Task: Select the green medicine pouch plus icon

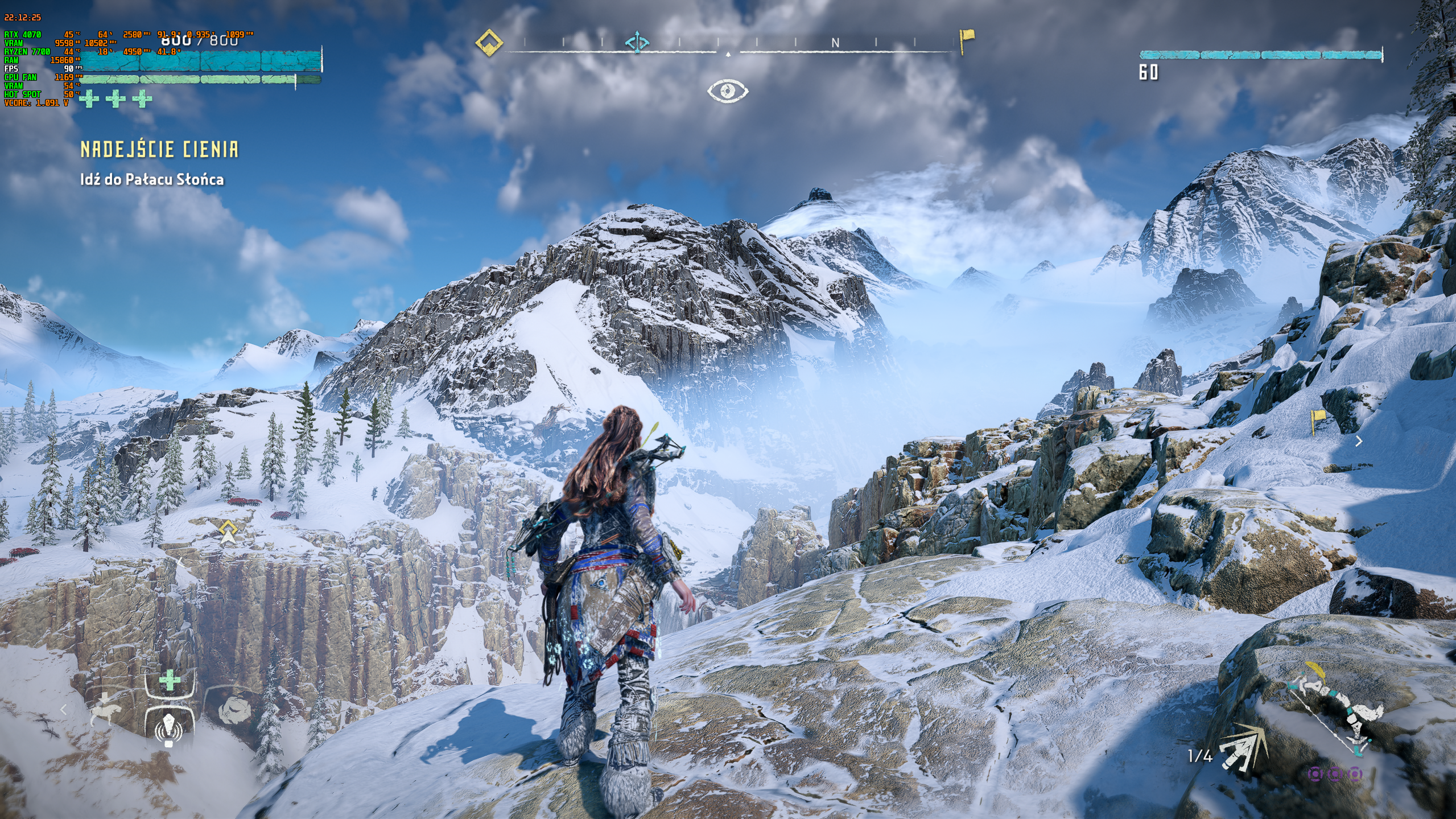Action: [169, 680]
